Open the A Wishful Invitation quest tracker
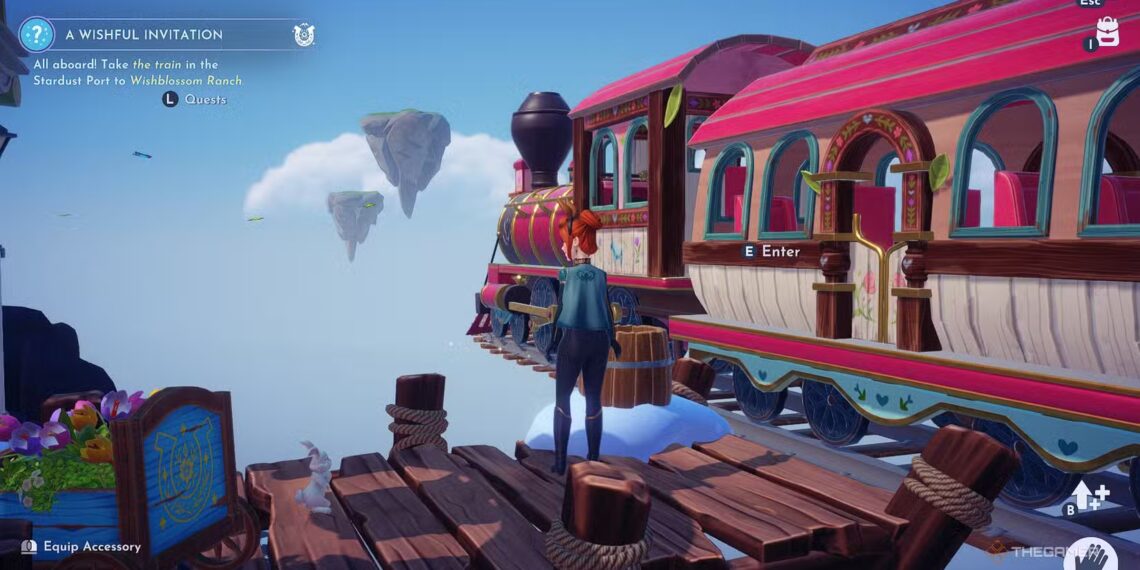The image size is (1140, 570). [x=144, y=34]
